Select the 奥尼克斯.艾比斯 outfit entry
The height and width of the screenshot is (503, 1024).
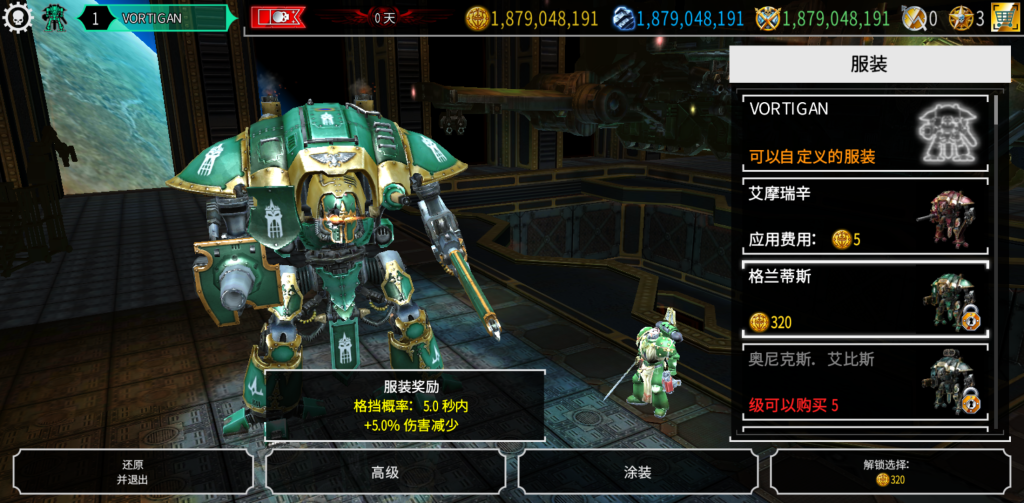pos(864,383)
